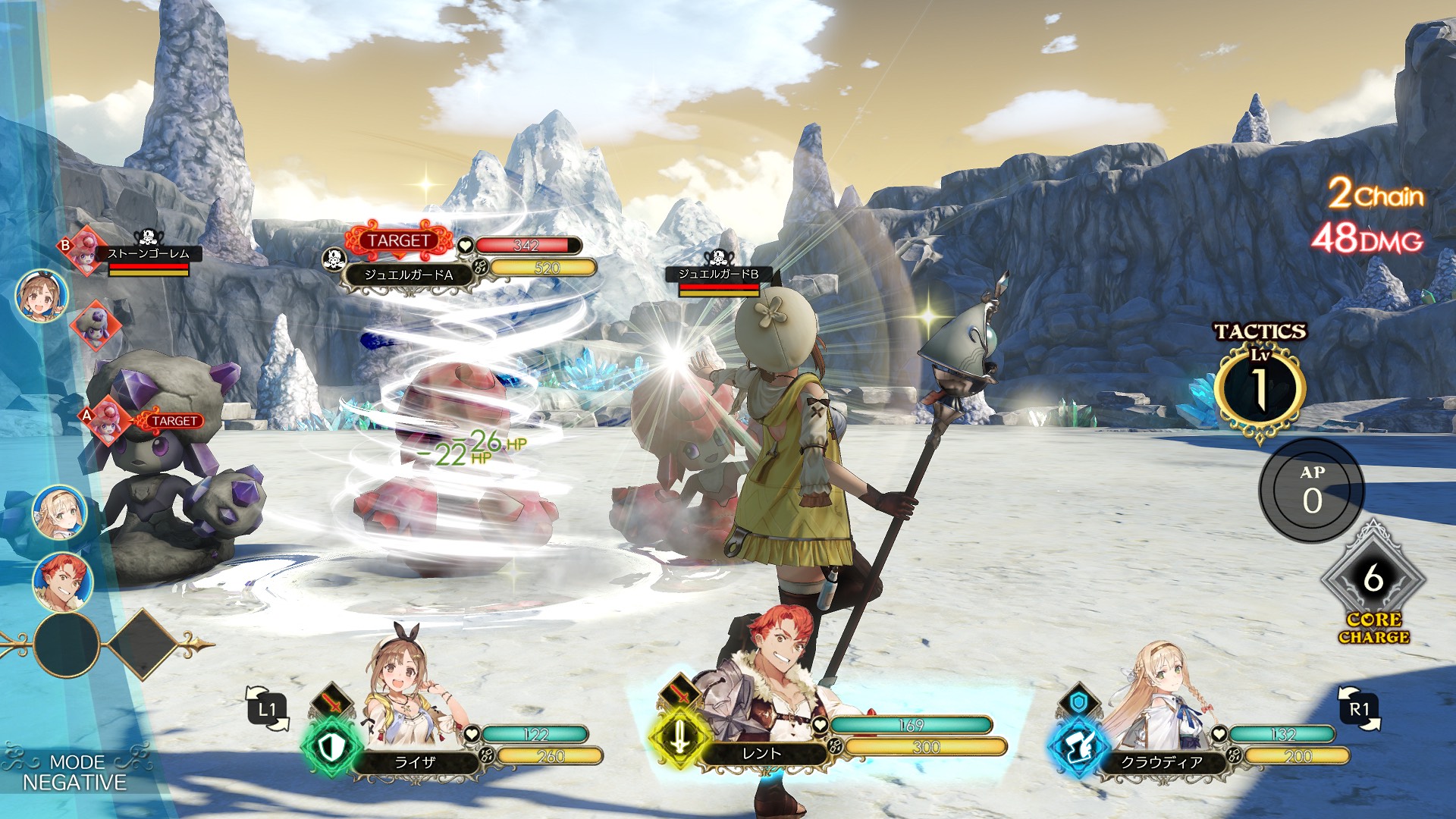Toggle the Negative mode indicator
1456x819 pixels.
(74, 772)
